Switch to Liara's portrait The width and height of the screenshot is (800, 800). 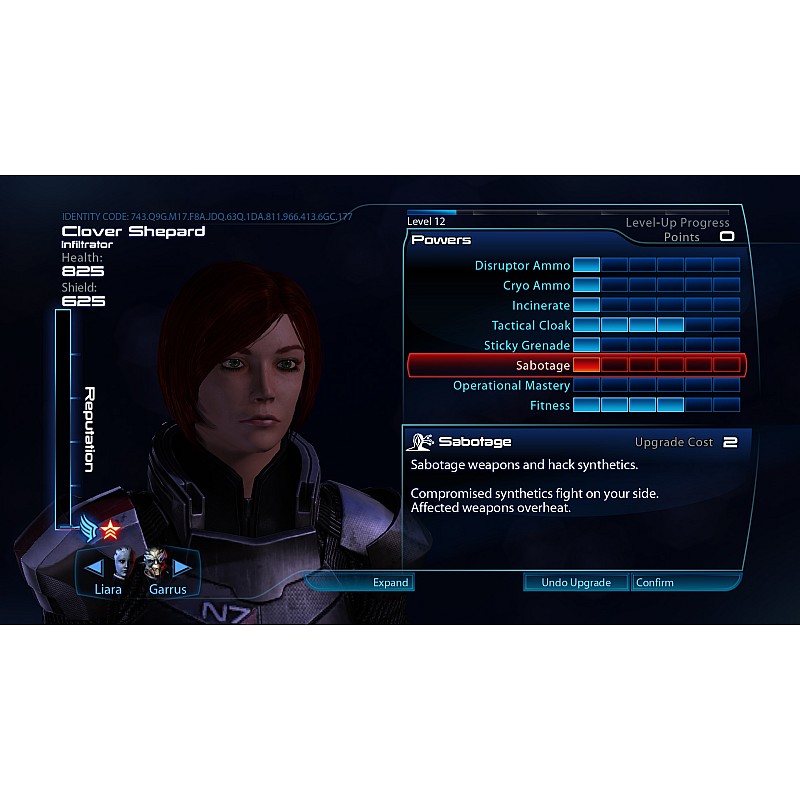click(121, 566)
